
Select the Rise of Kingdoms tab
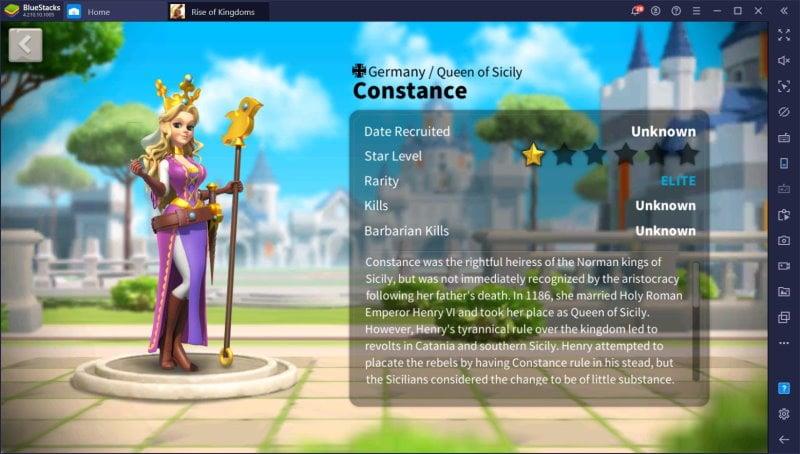(222, 11)
